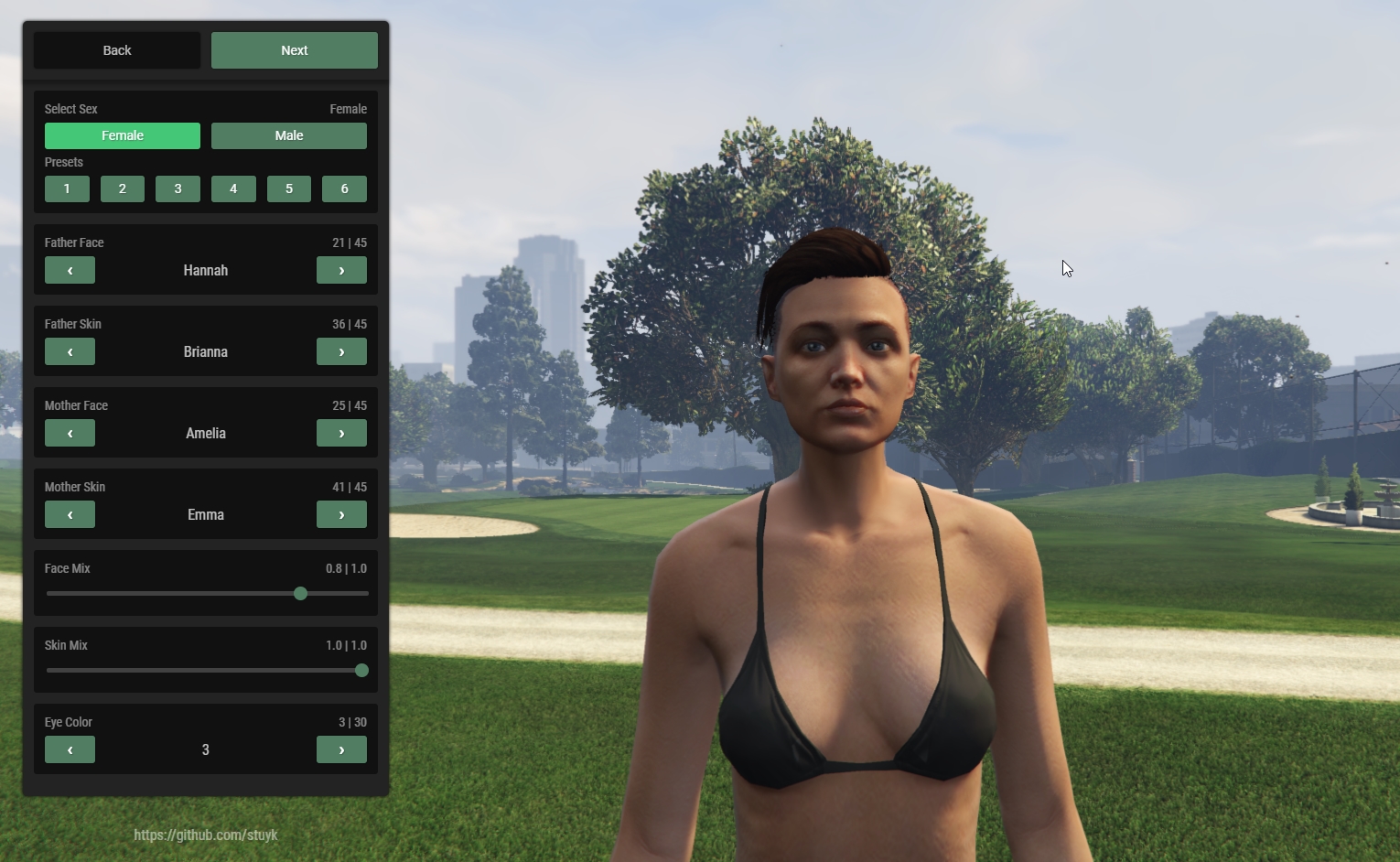Choose preset number 4
1400x862 pixels.
[x=233, y=189]
